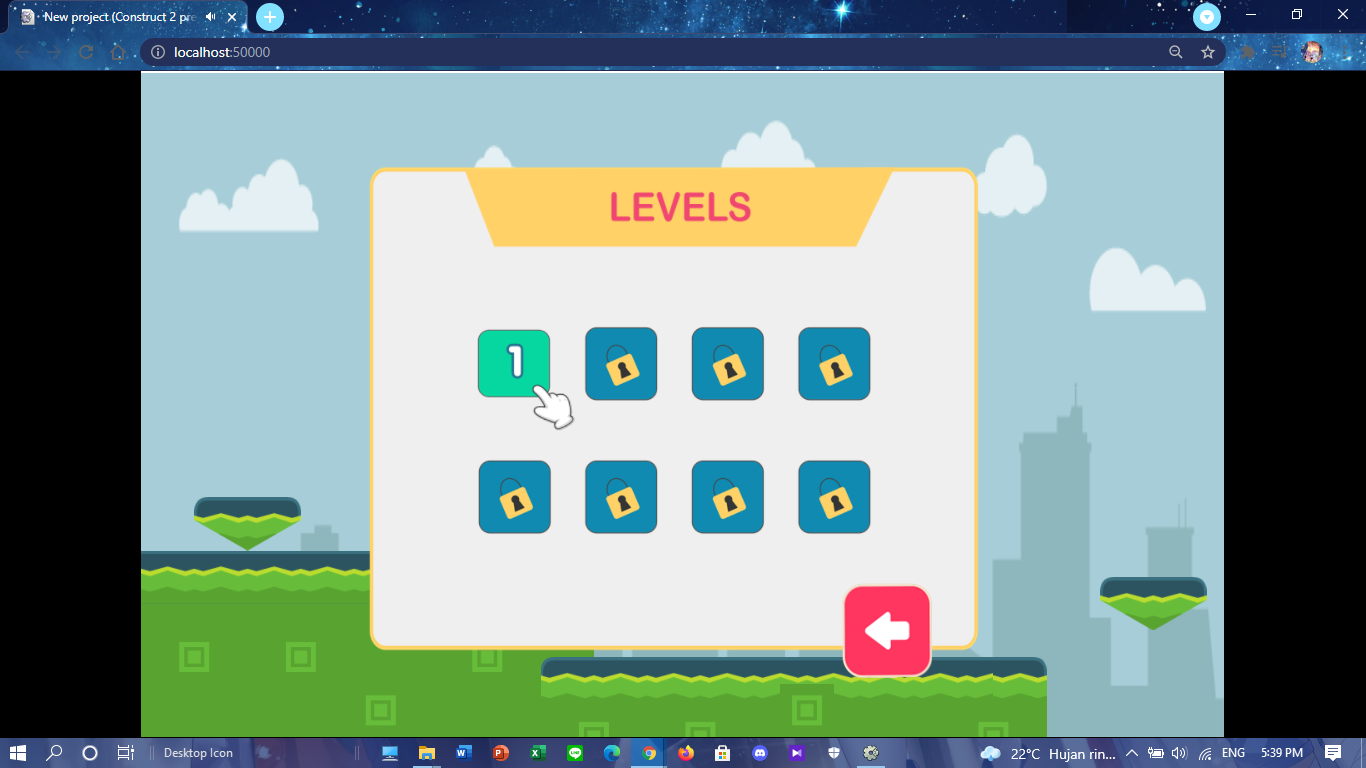The image size is (1366, 768).
Task: Bookmark the page with the star icon
Action: click(1208, 51)
